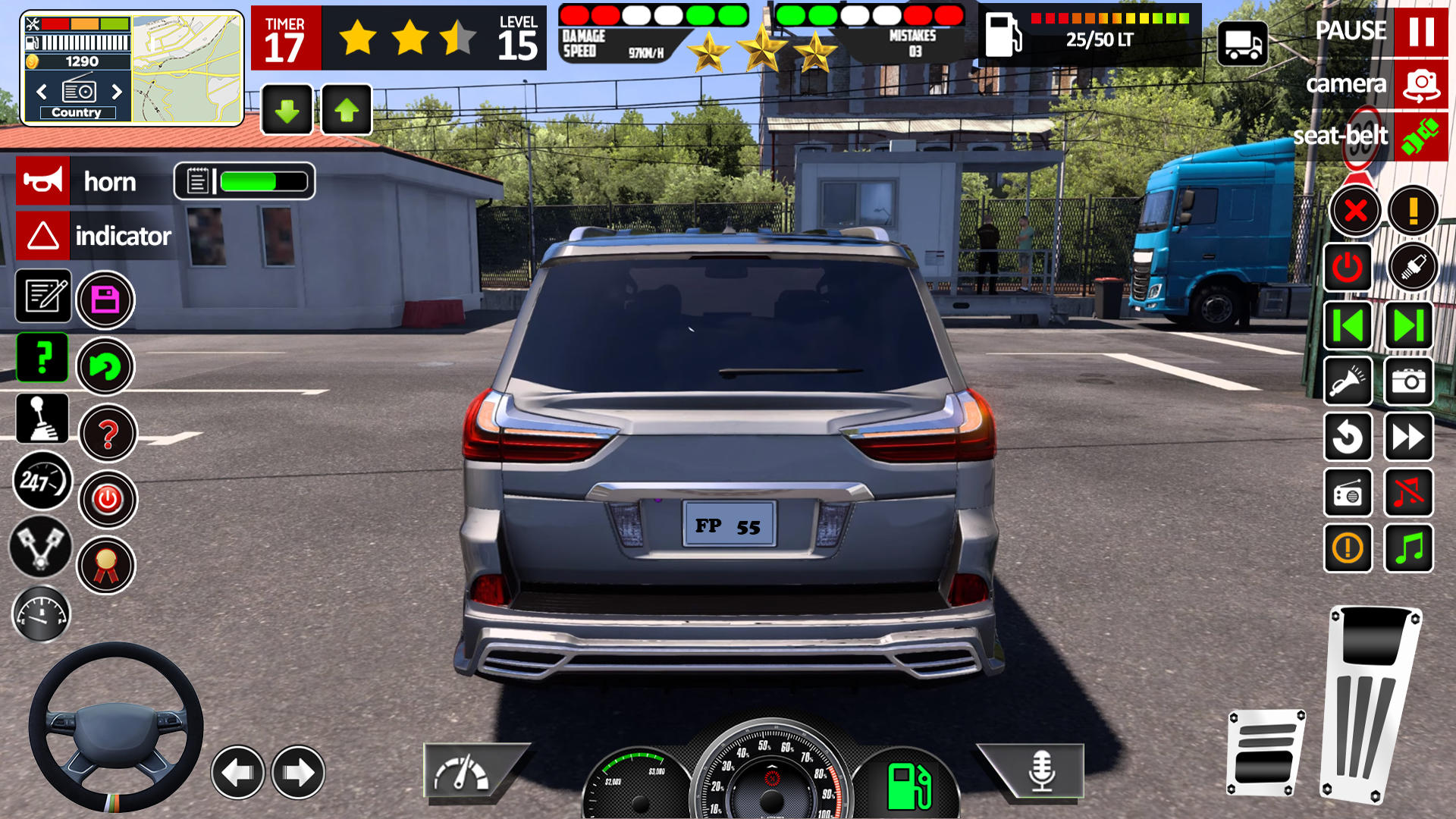The image size is (1456, 819).
Task: Advance radio station with right chevron
Action: coord(118,91)
